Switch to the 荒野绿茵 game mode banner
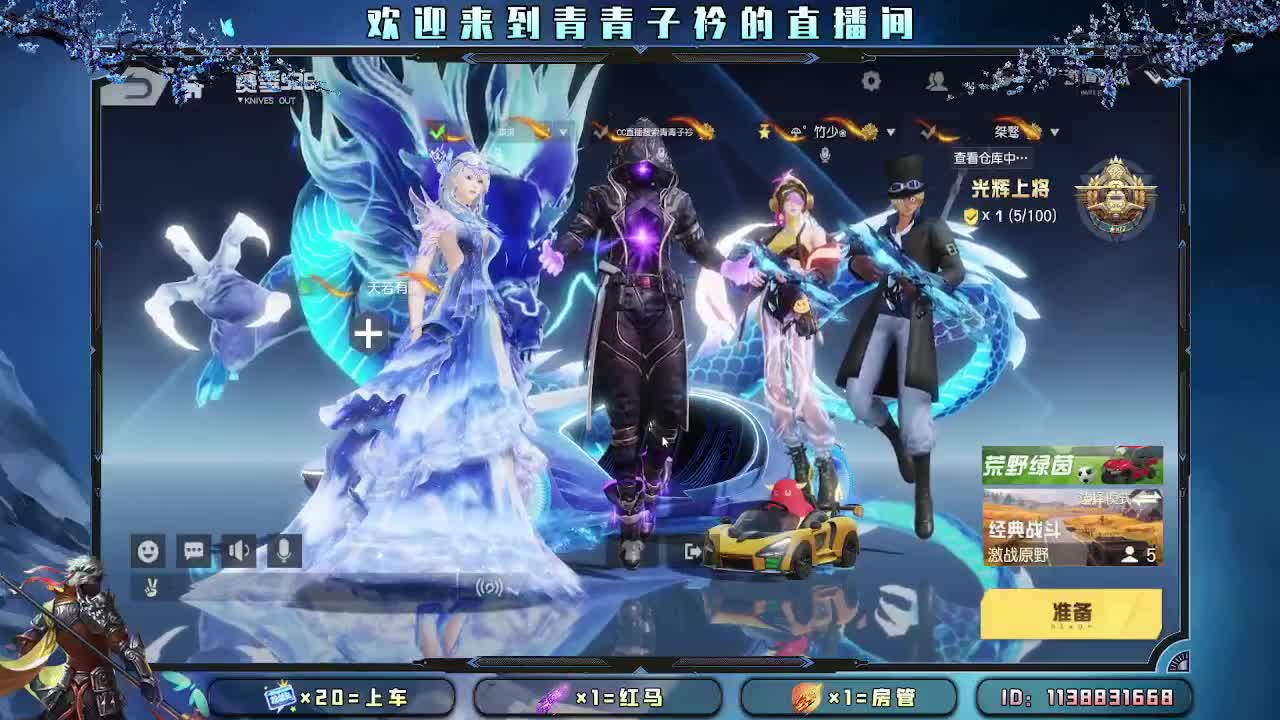 pos(1070,465)
